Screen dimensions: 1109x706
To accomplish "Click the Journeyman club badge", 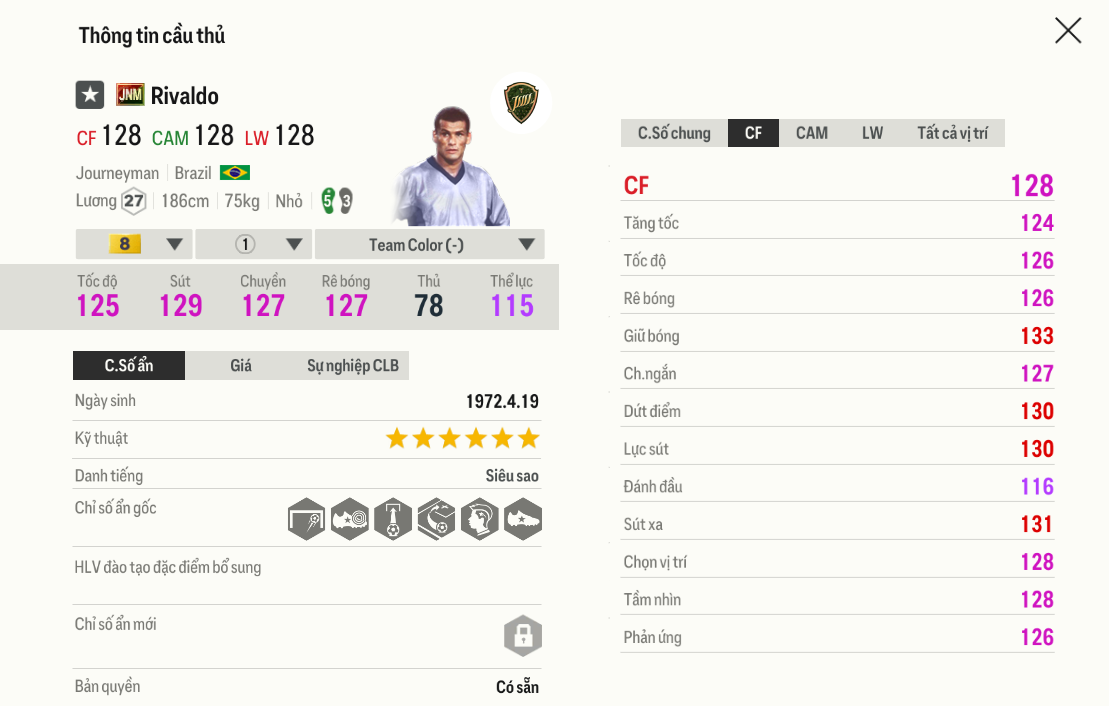I will [521, 104].
